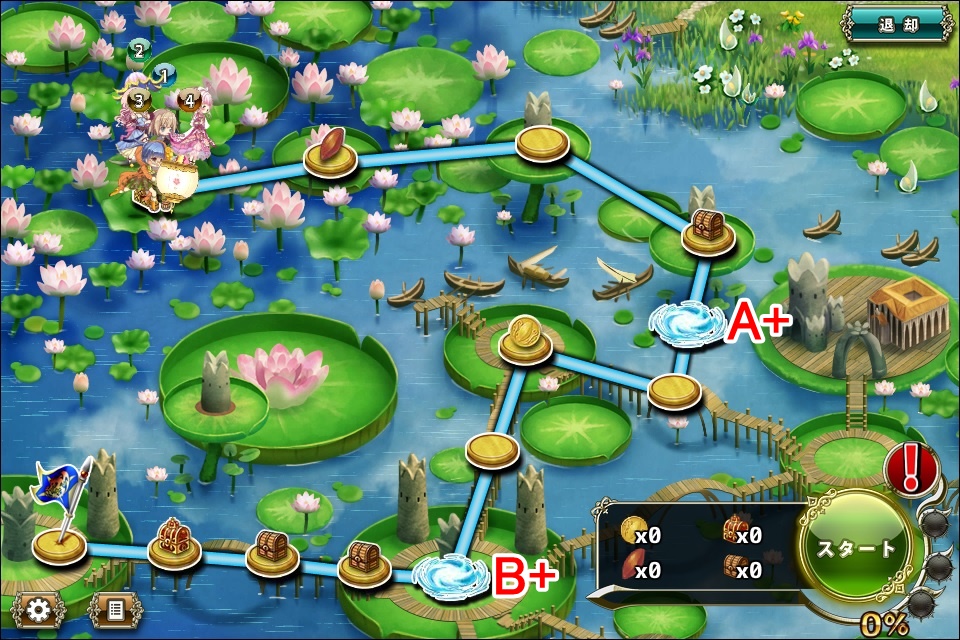The width and height of the screenshot is (960, 640).
Task: Click the red exclamation alert icon
Action: click(912, 468)
